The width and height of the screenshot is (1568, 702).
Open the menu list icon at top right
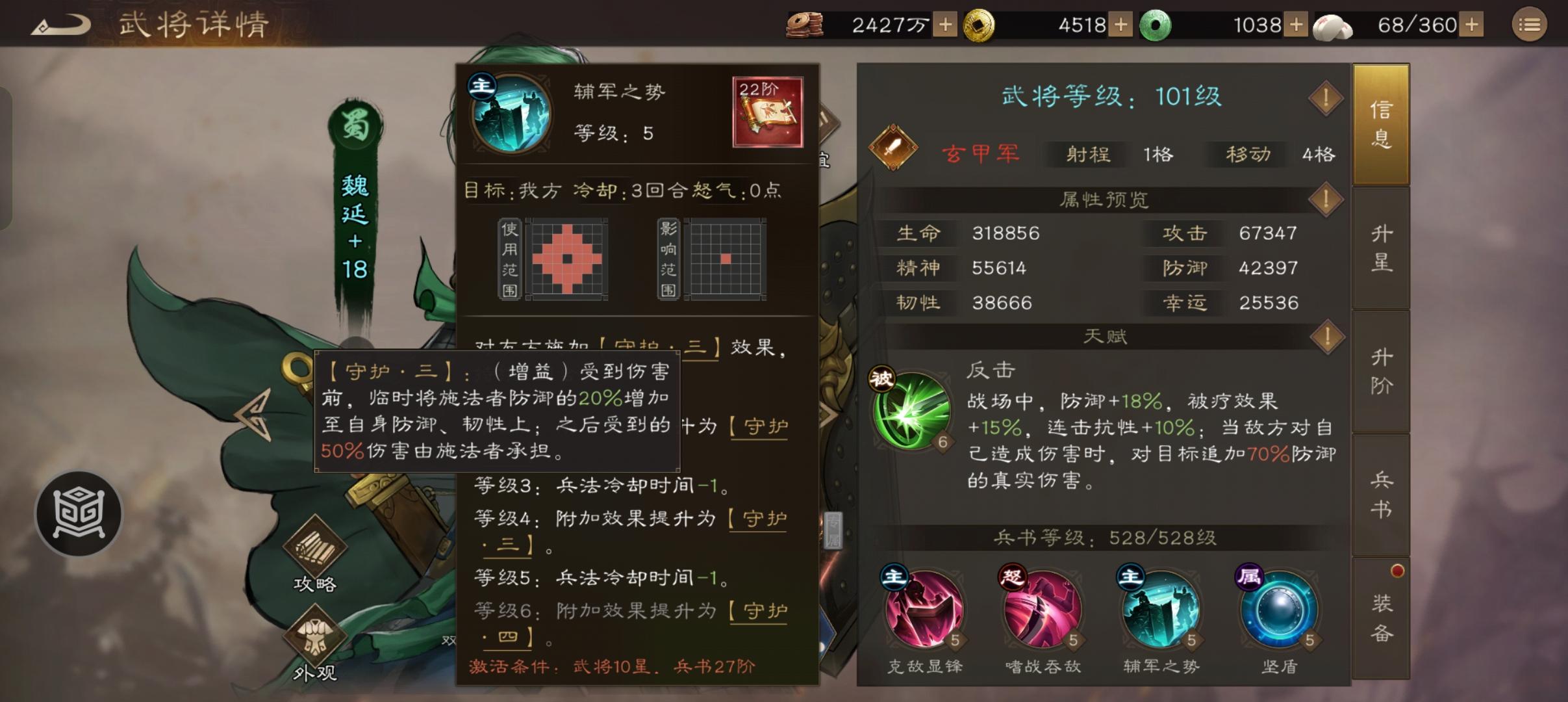[1531, 25]
